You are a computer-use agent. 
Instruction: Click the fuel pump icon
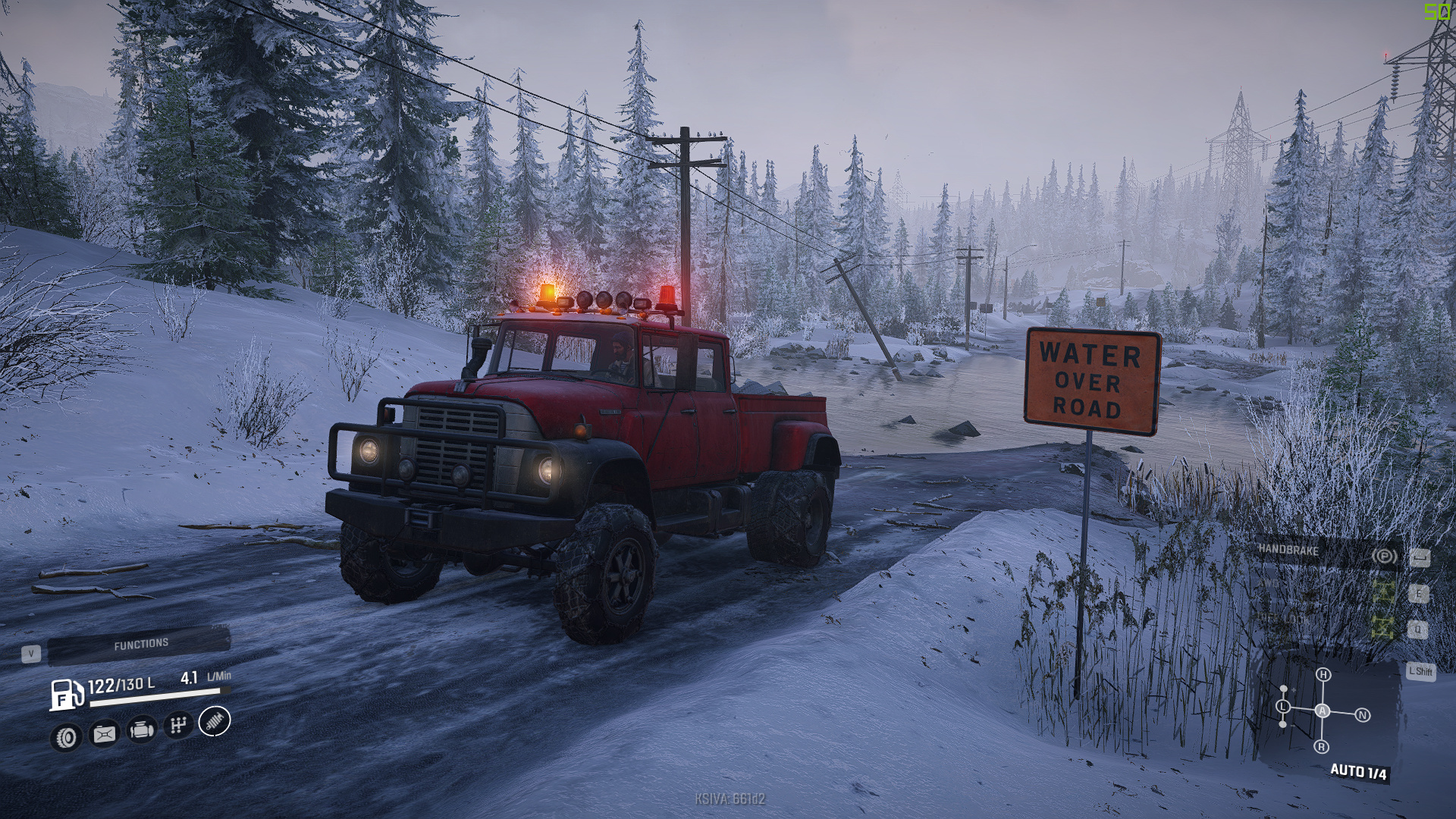(x=67, y=694)
